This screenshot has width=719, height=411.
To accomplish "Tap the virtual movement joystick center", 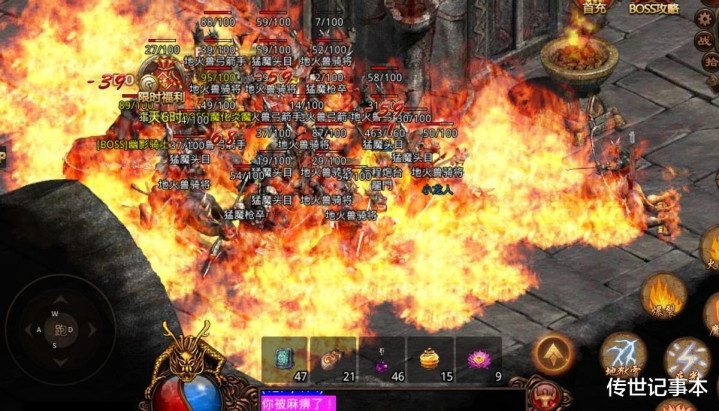I will [x=60, y=329].
